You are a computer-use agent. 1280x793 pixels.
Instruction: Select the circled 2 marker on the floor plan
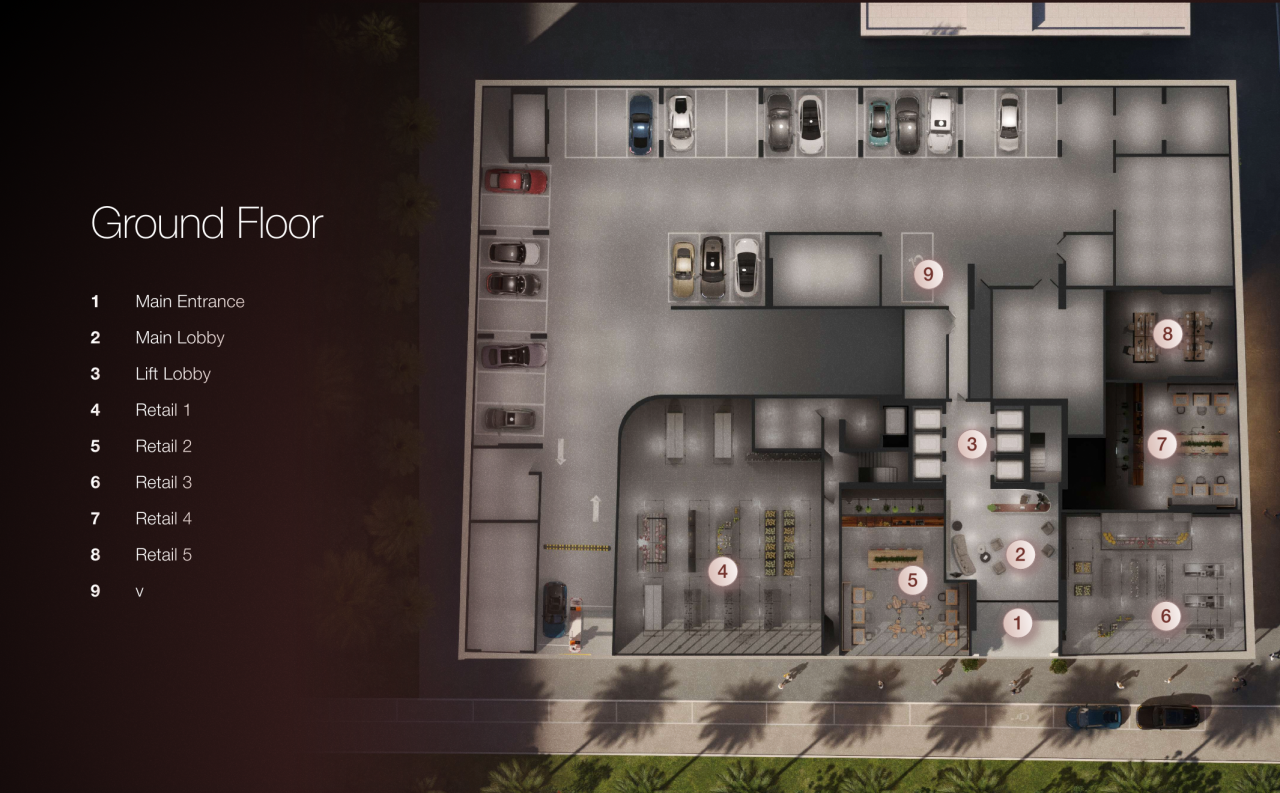(1020, 555)
